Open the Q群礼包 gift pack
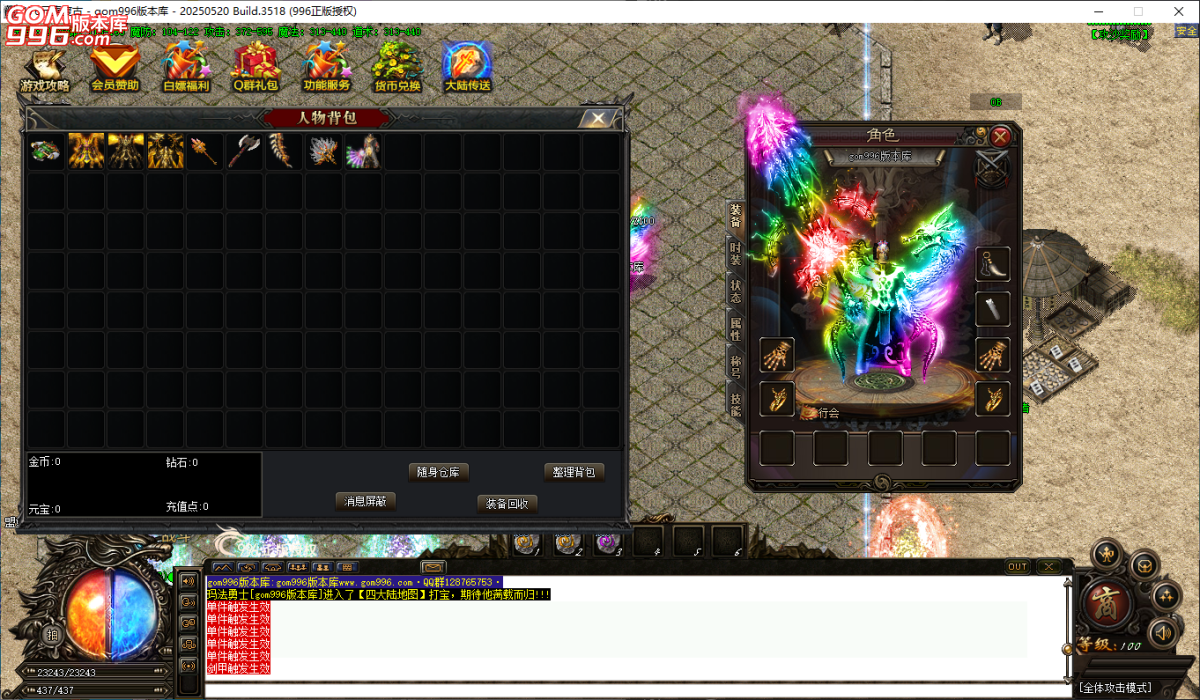Screen dimensions: 1200x700 [x=257, y=68]
